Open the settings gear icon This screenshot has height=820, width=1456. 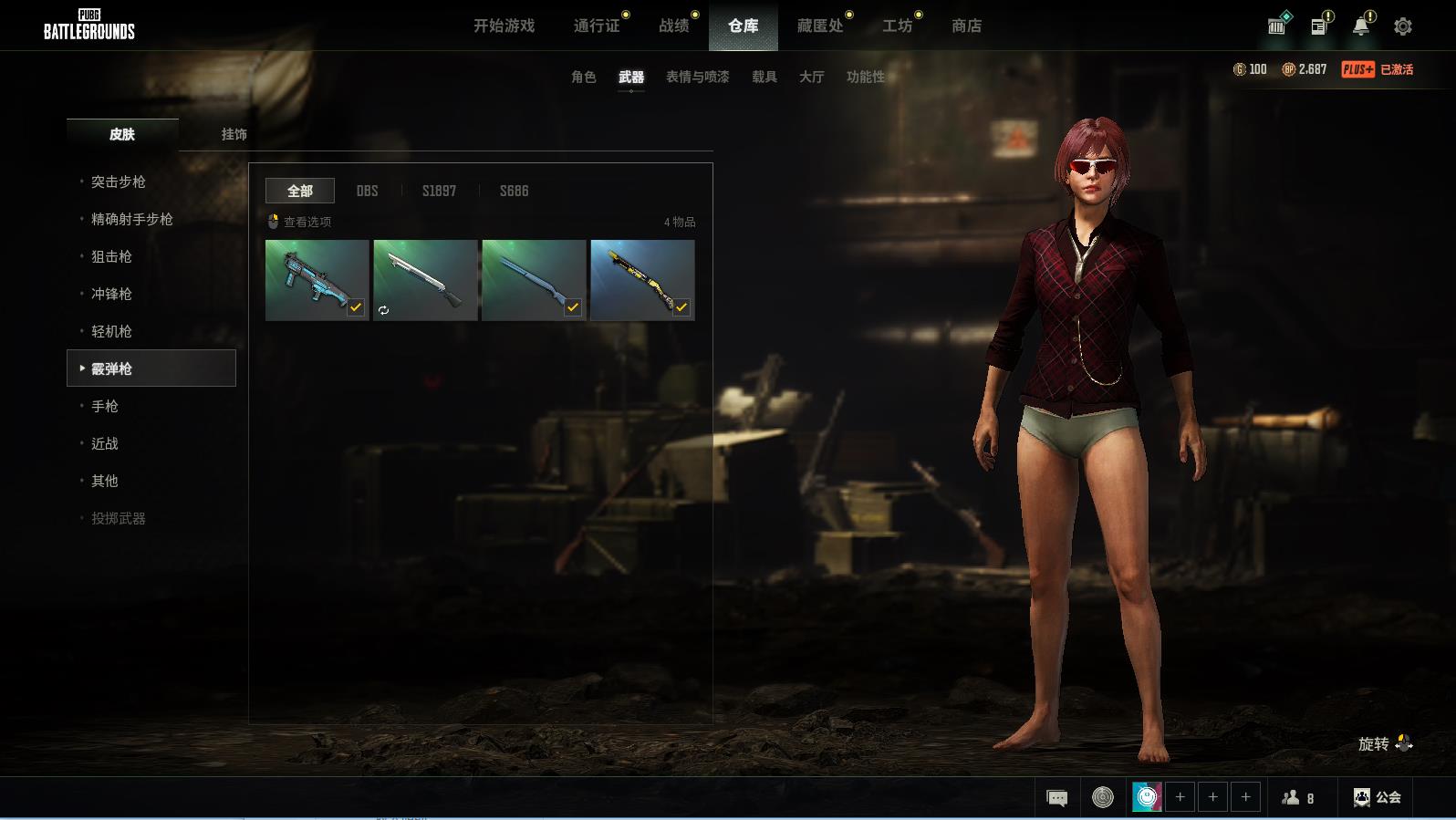1402,26
